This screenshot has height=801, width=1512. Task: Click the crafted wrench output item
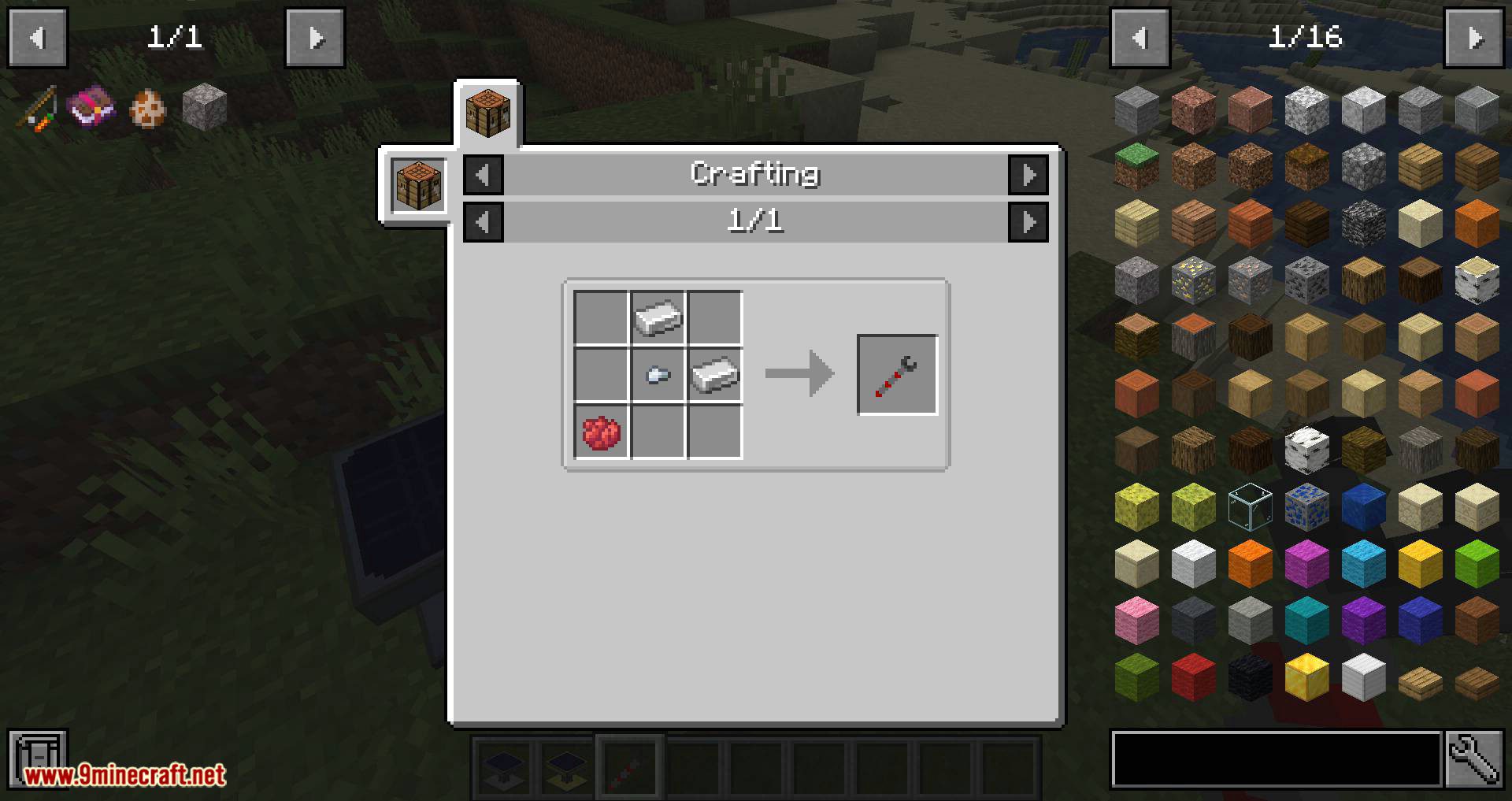[x=897, y=373]
